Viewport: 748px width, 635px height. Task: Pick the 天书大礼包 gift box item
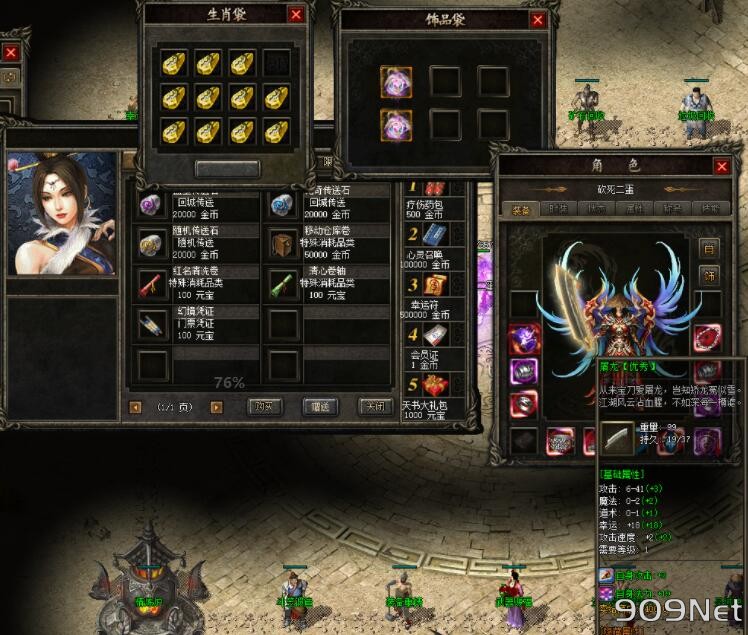click(x=432, y=383)
